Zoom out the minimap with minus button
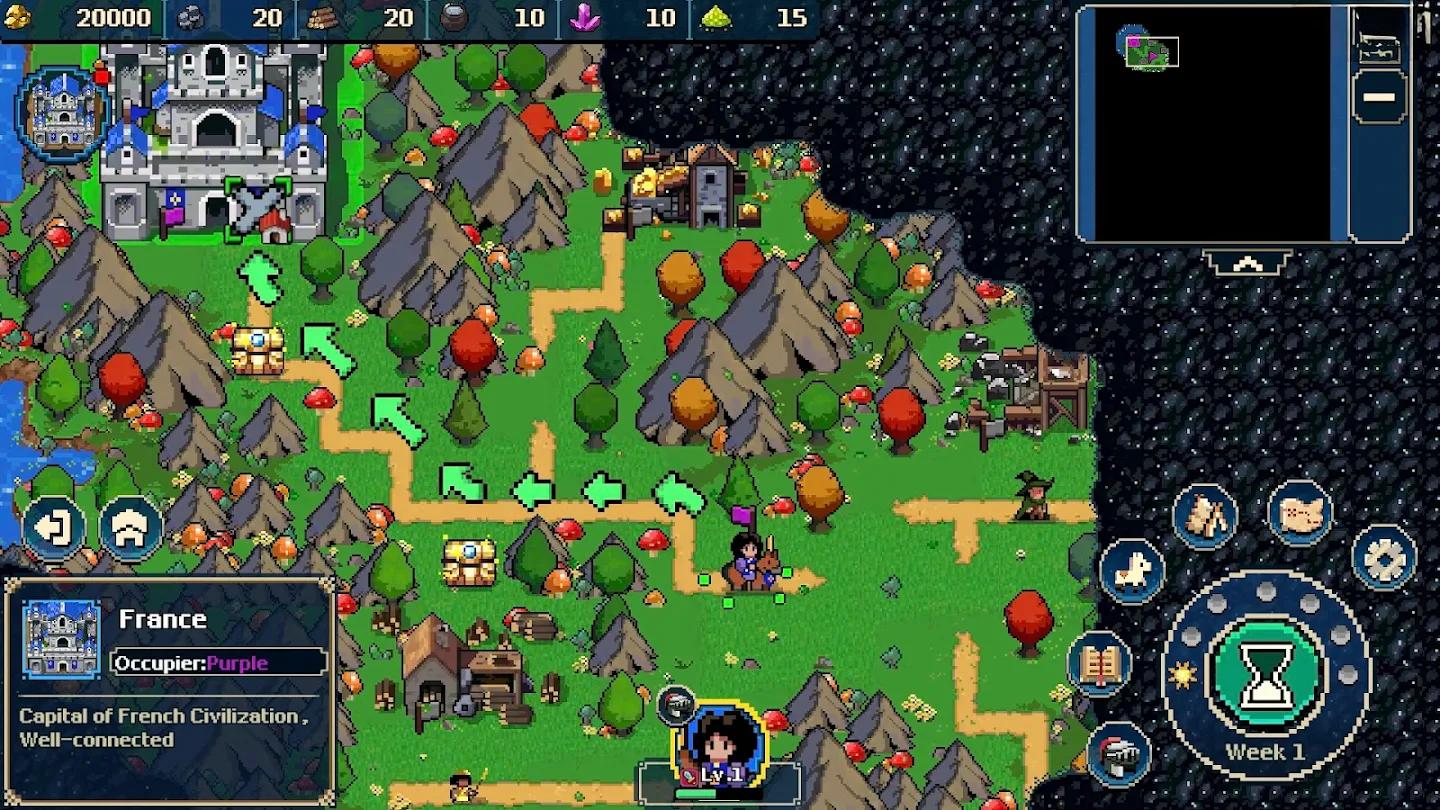Screen dimensions: 1440x810 [1380, 97]
